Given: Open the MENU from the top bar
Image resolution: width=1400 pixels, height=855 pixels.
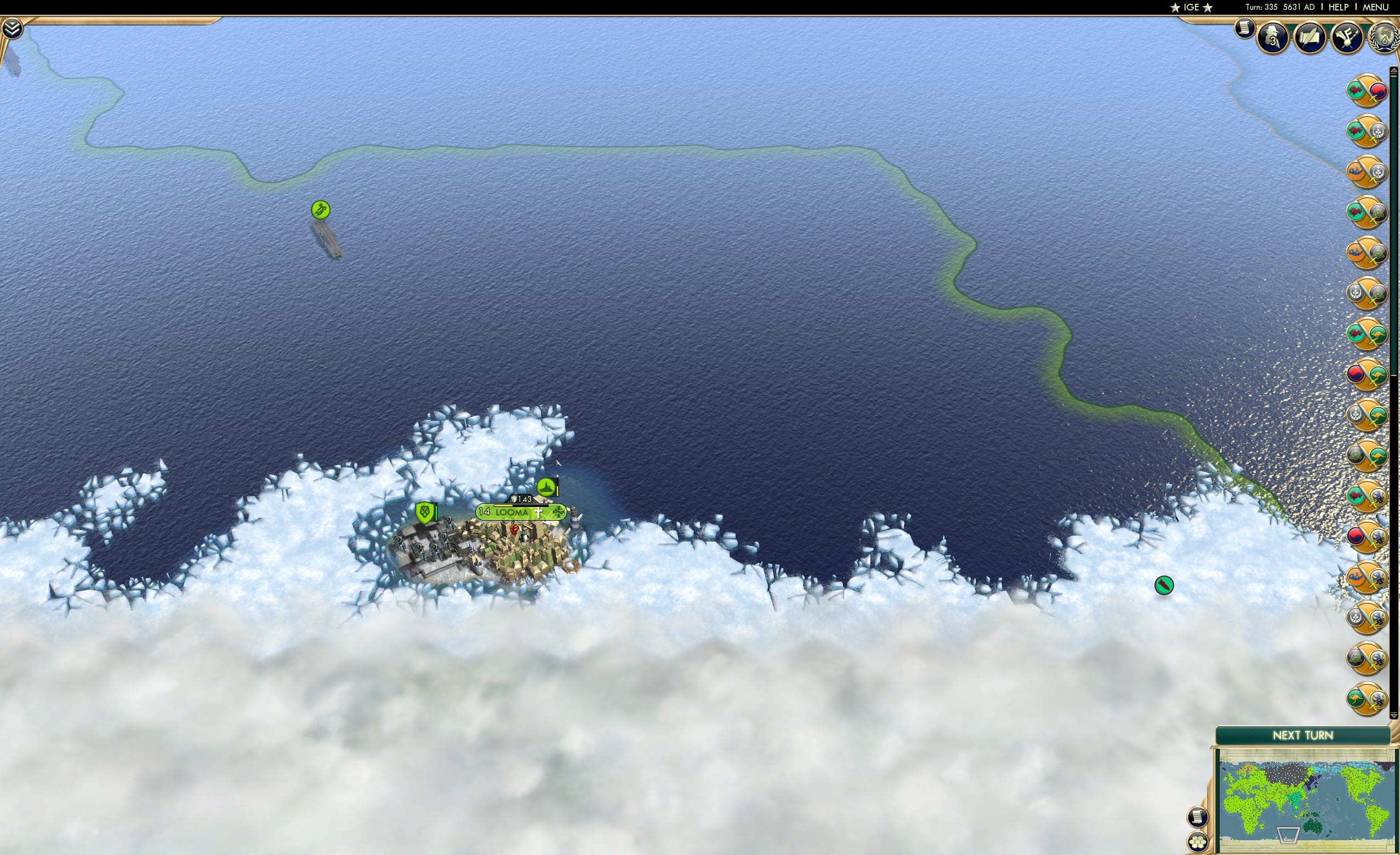Looking at the screenshot, I should click(1375, 7).
